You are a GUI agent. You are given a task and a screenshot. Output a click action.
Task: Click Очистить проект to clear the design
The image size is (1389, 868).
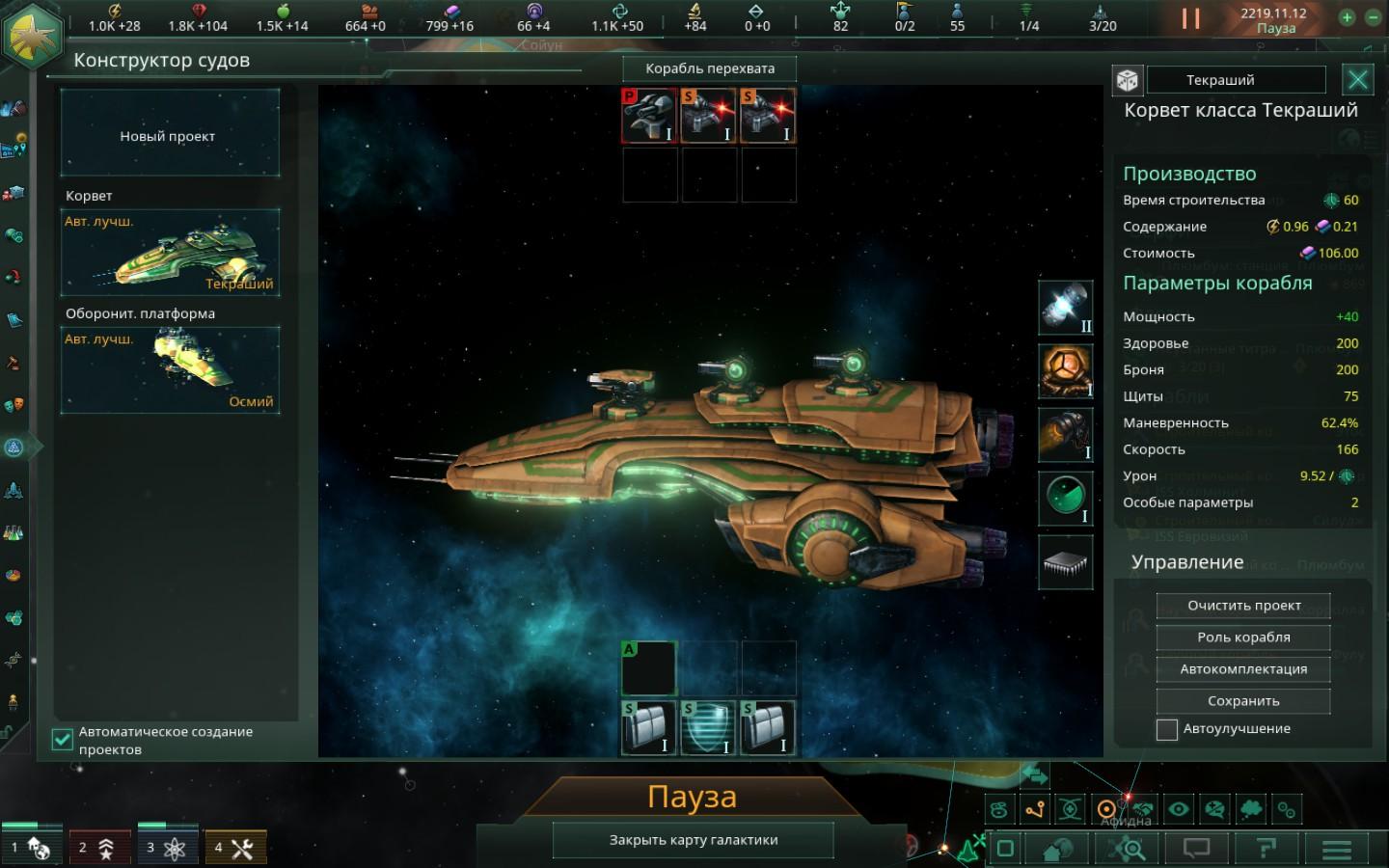1243,606
